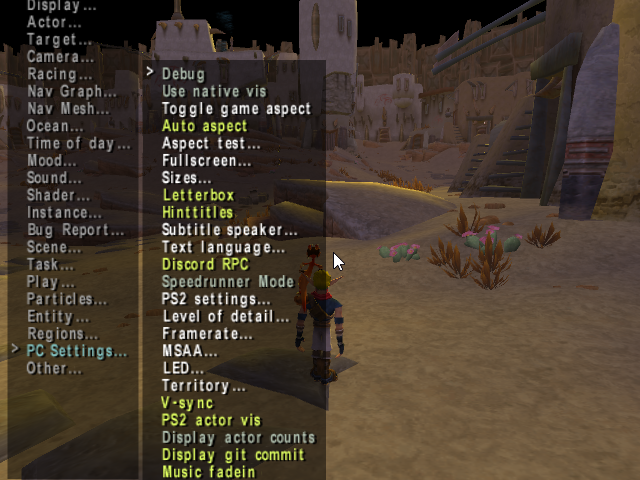This screenshot has width=640, height=480.
Task: Select Time of day menu entry
Action: (x=78, y=143)
